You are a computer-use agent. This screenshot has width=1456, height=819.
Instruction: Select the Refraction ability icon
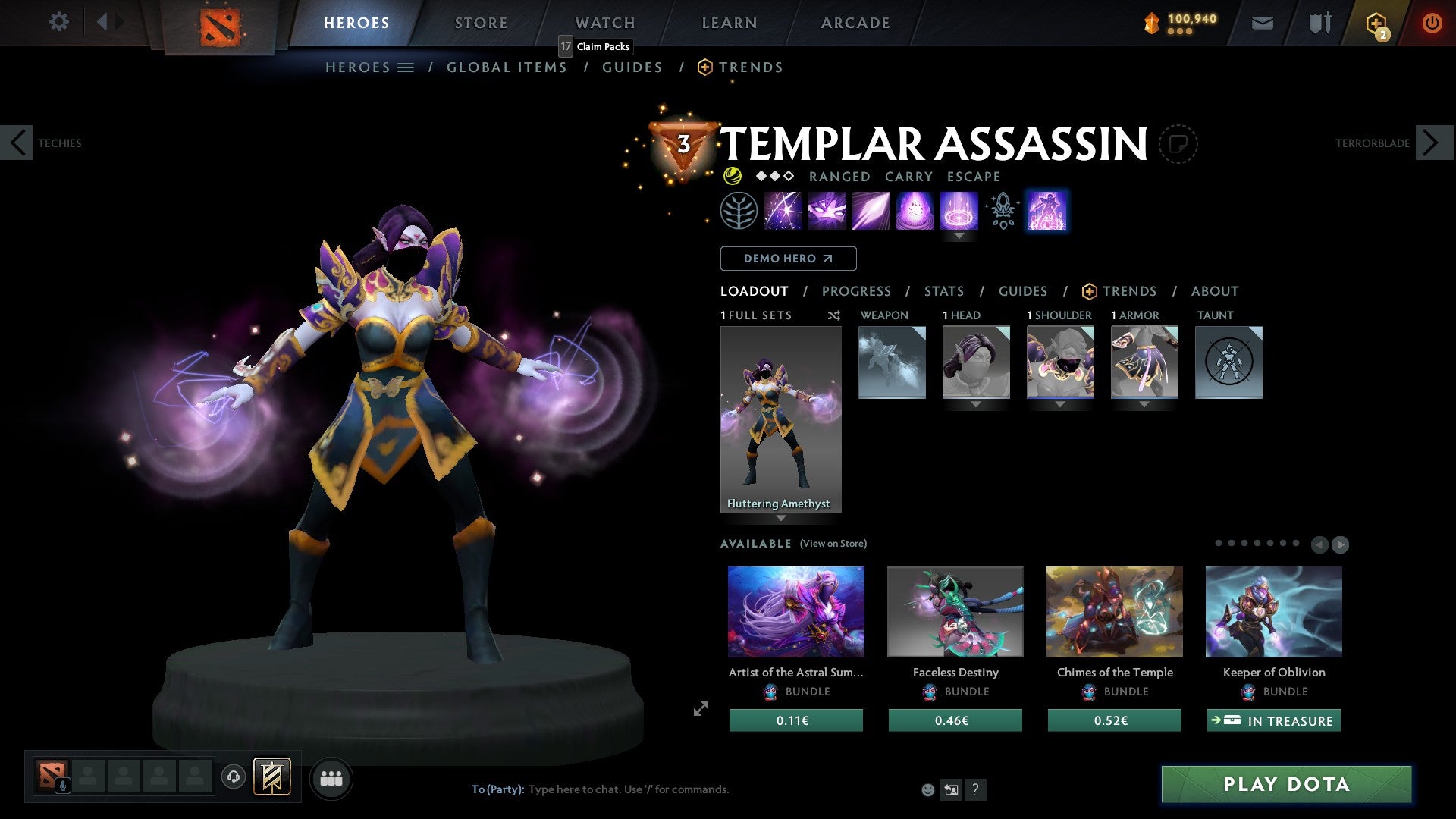click(783, 211)
